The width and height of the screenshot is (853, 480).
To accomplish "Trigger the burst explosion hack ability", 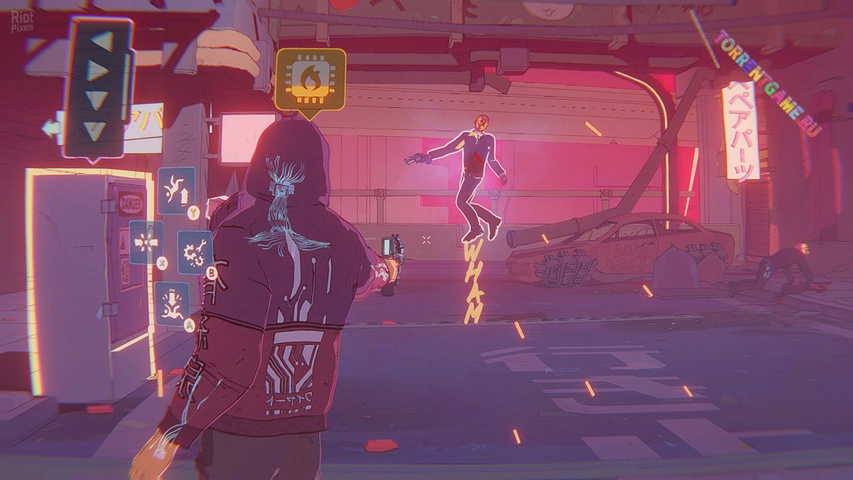I will point(146,242).
